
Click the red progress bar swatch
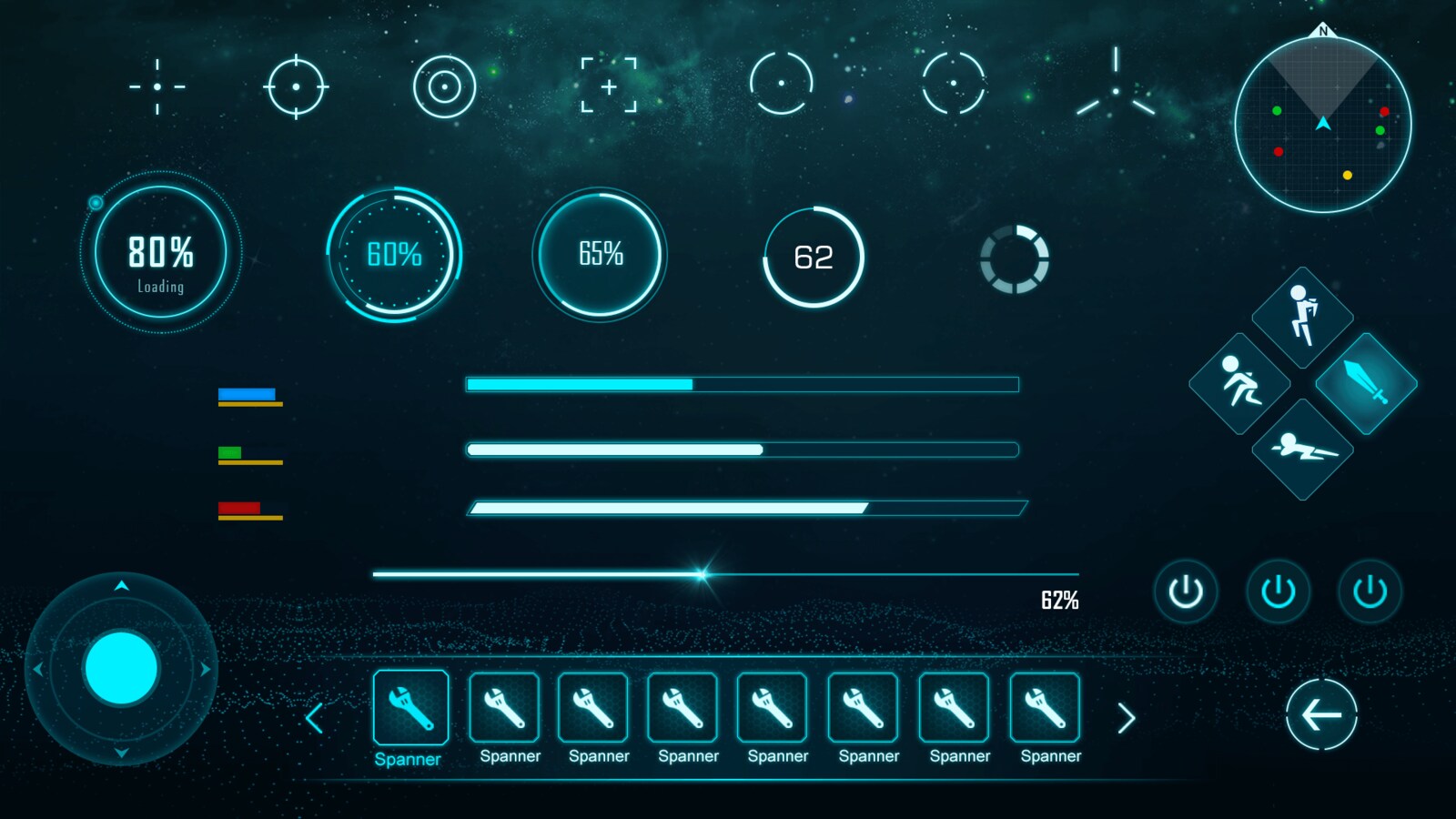(x=238, y=506)
